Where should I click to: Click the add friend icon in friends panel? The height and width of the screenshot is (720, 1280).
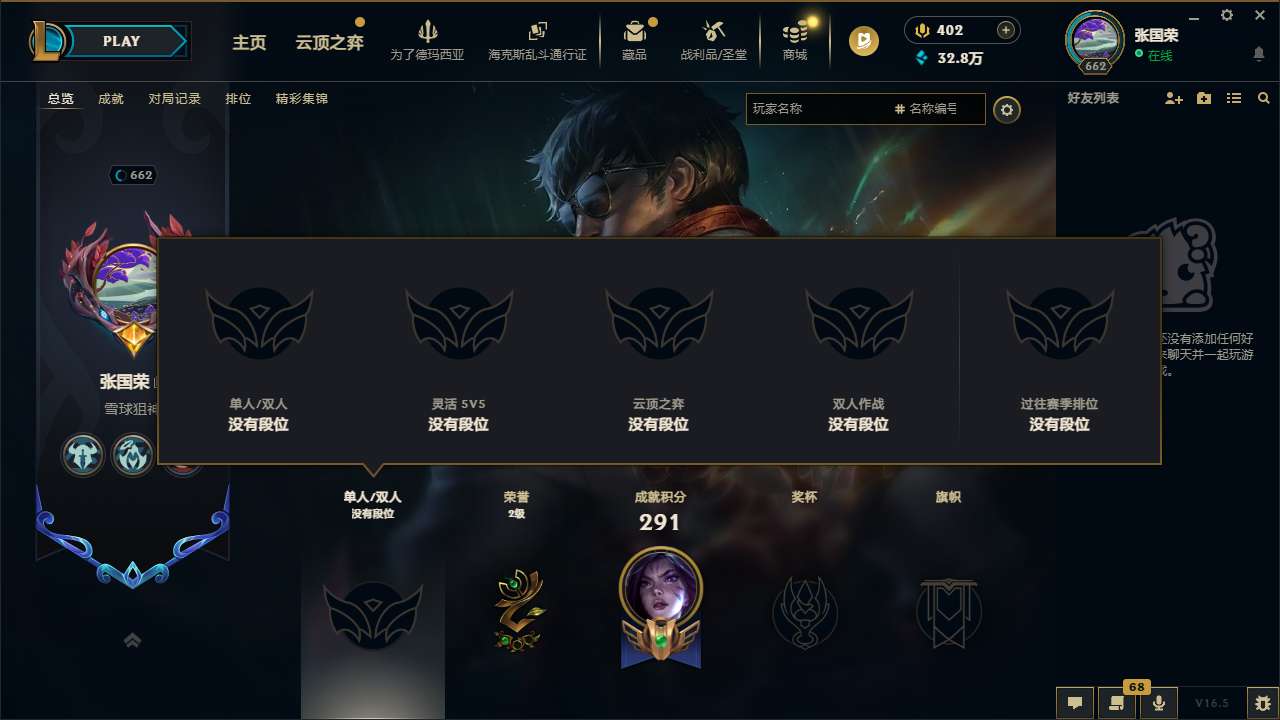1172,98
